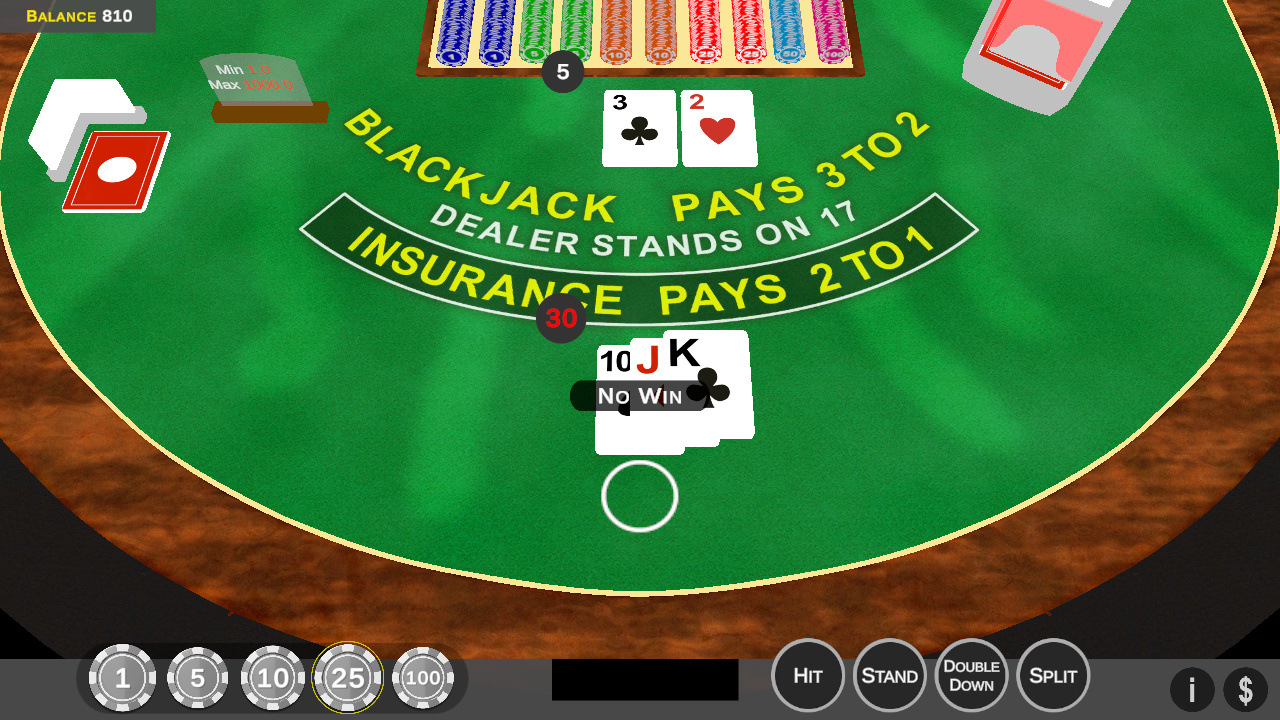Dismiss the No Win message
1280x720 pixels.
click(637, 396)
